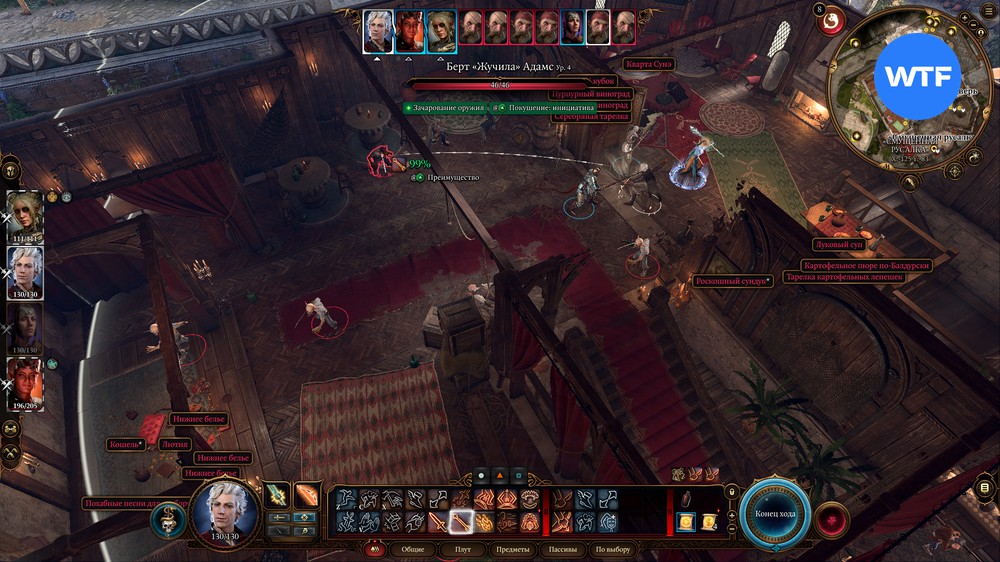Click the white-haired elf portrait in turn order
The height and width of the screenshot is (562, 1000).
click(378, 31)
